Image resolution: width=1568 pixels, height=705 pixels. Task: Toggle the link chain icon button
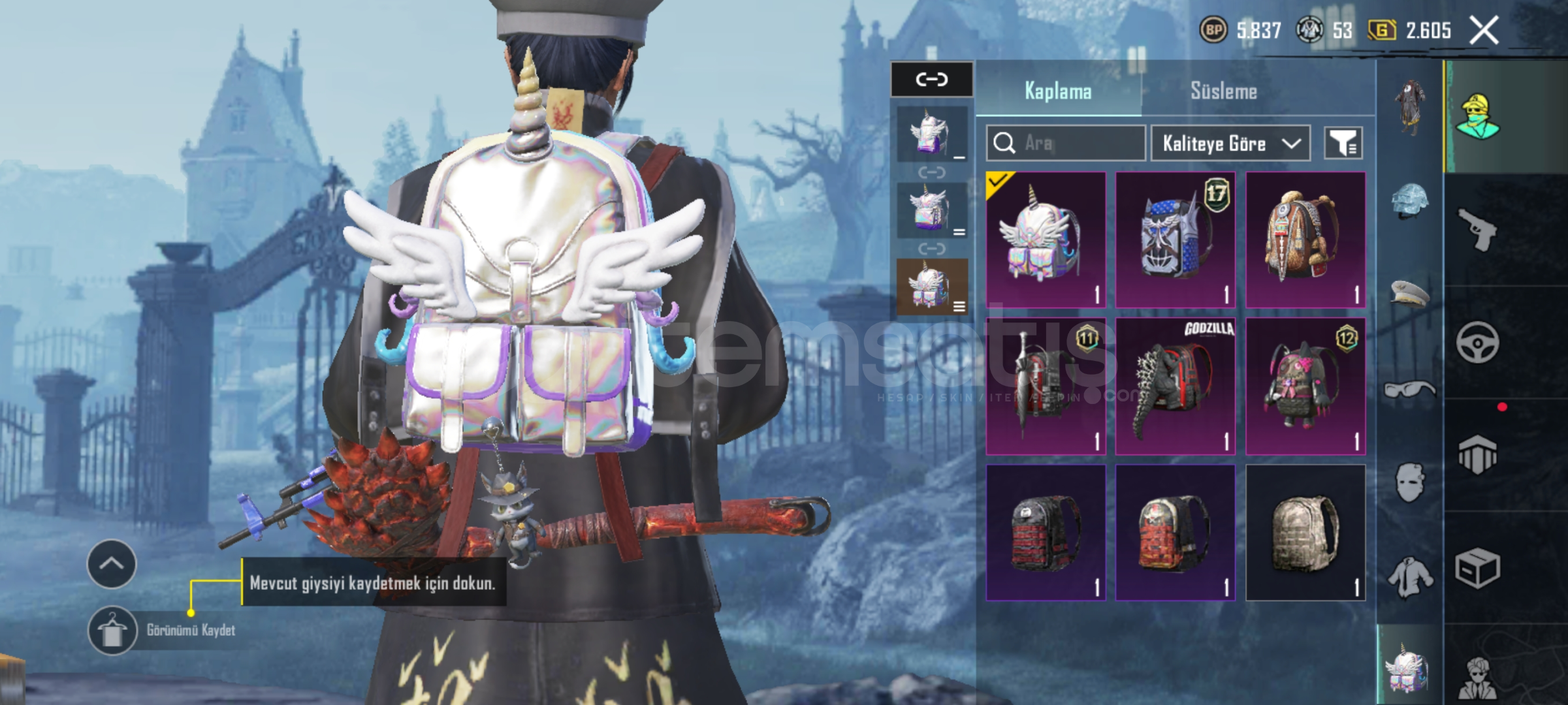[x=931, y=80]
